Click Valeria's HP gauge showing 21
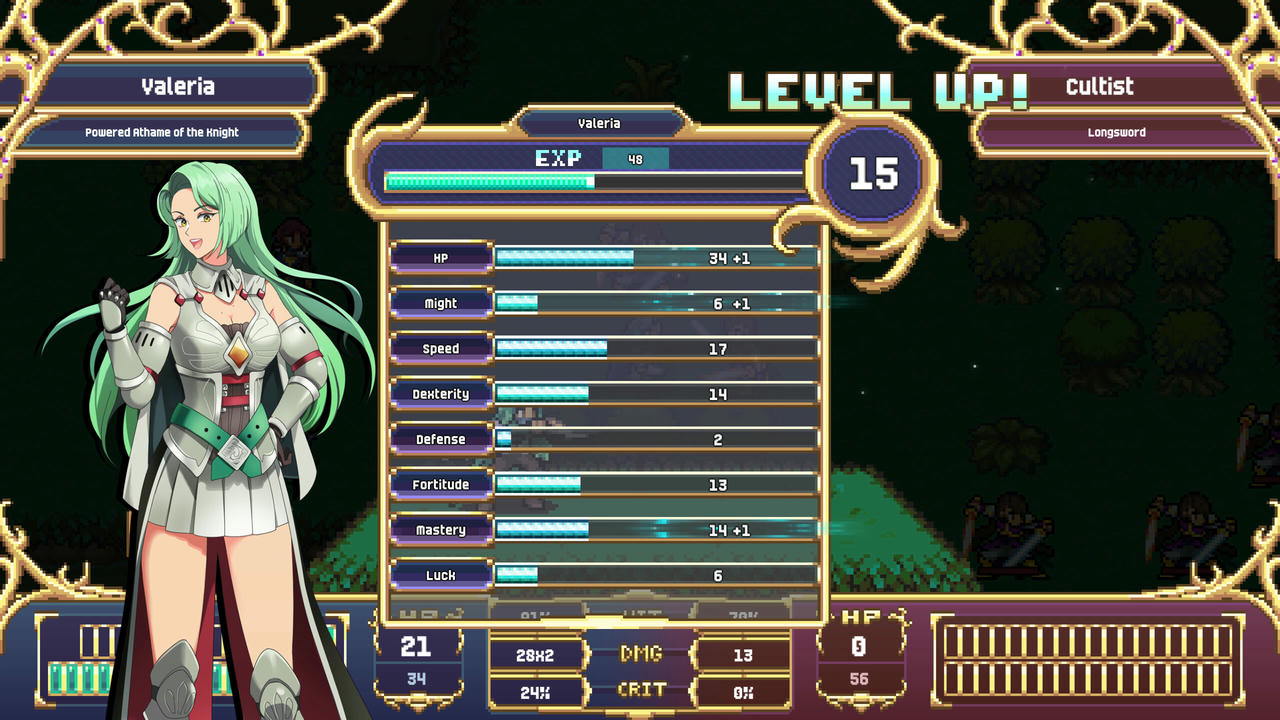The image size is (1280, 720). coord(418,655)
